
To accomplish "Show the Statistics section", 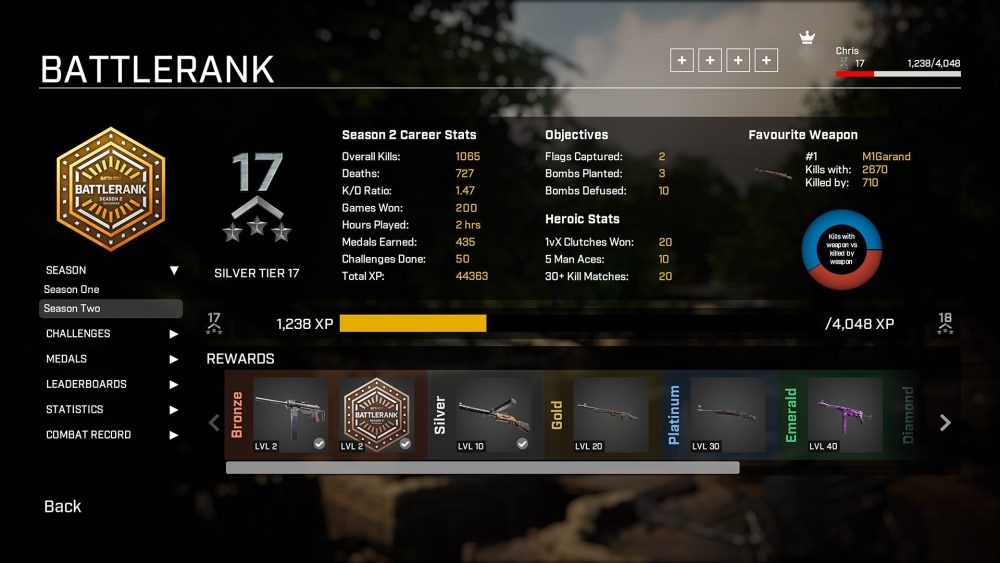I will (x=110, y=409).
